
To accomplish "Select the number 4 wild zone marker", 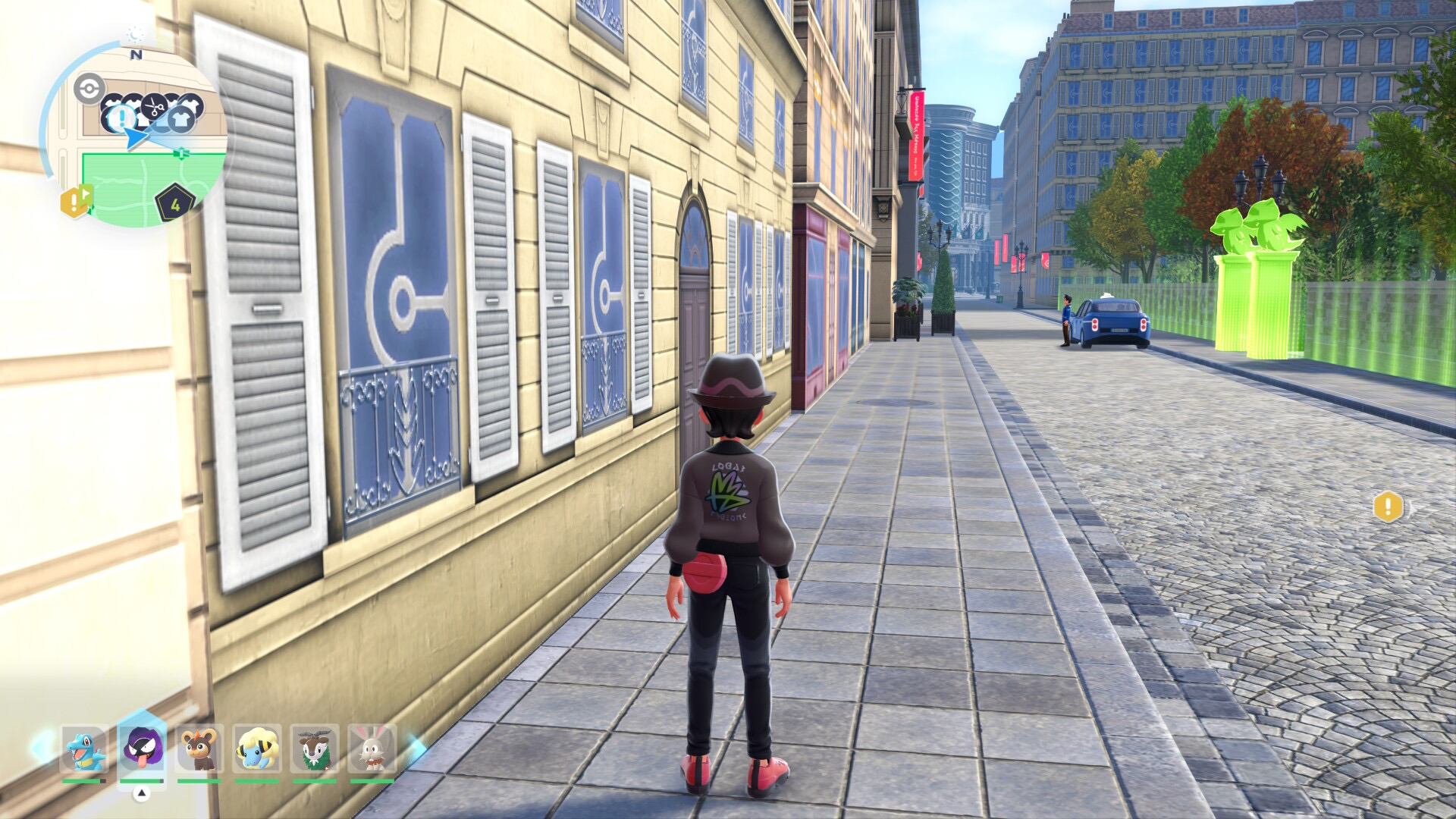I will tap(175, 203).
